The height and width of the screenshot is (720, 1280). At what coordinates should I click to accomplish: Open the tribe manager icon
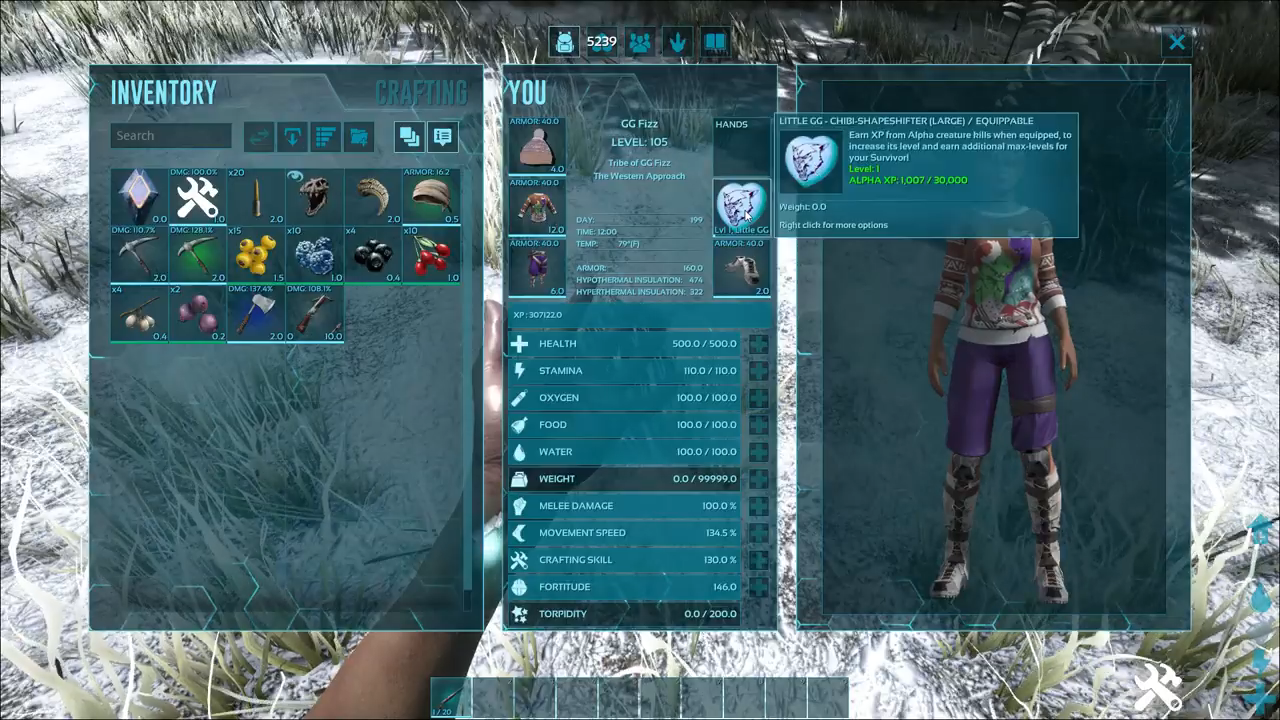[x=640, y=43]
